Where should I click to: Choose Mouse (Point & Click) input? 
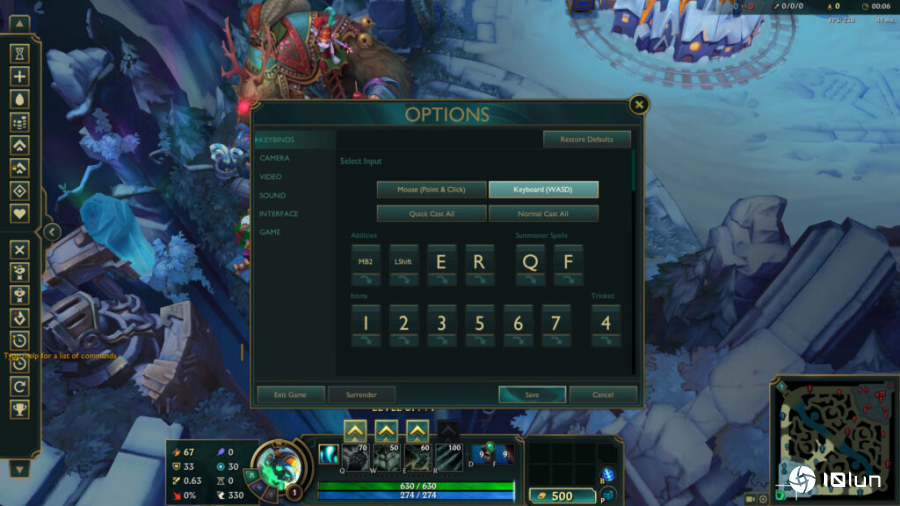(x=431, y=189)
